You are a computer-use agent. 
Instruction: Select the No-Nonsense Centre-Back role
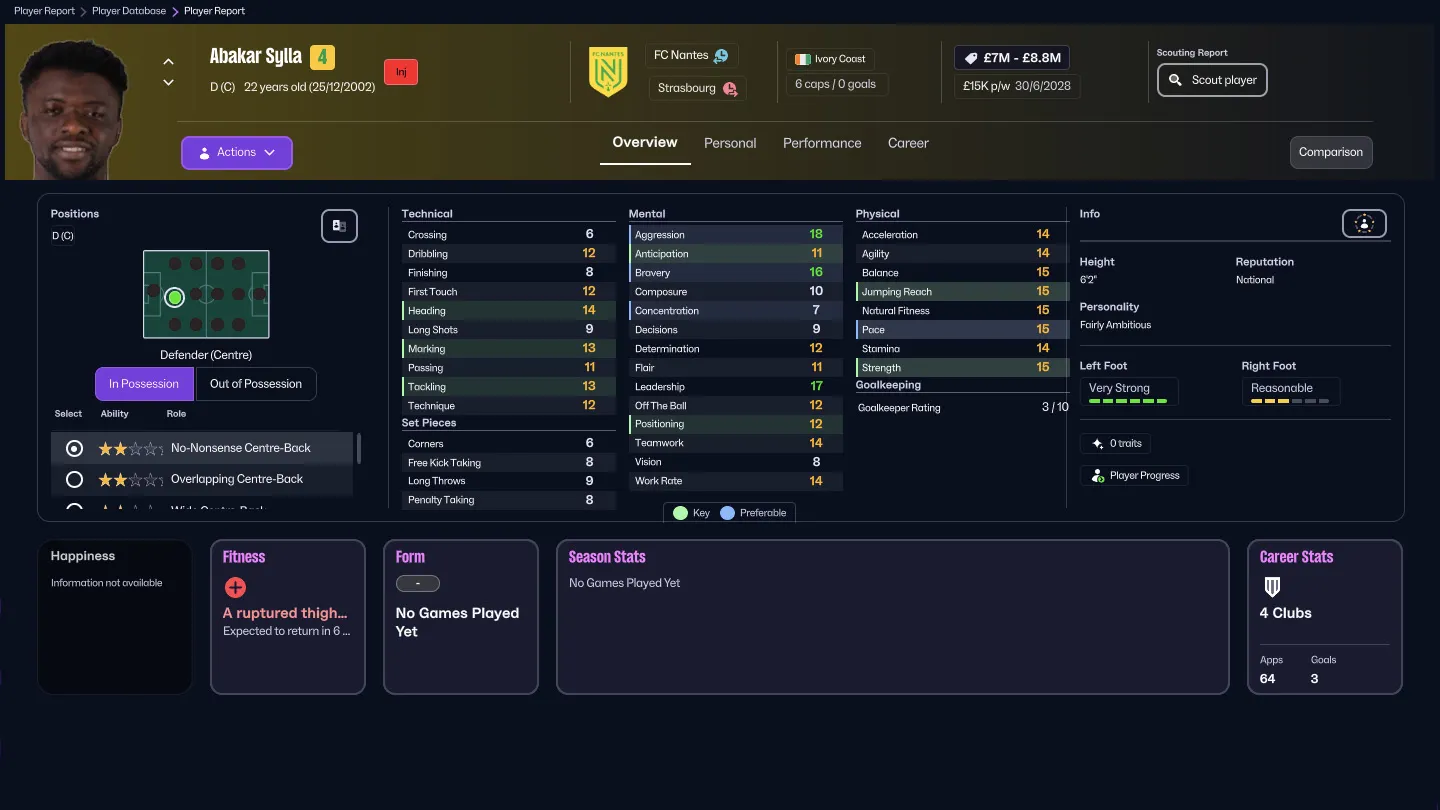pos(73,448)
